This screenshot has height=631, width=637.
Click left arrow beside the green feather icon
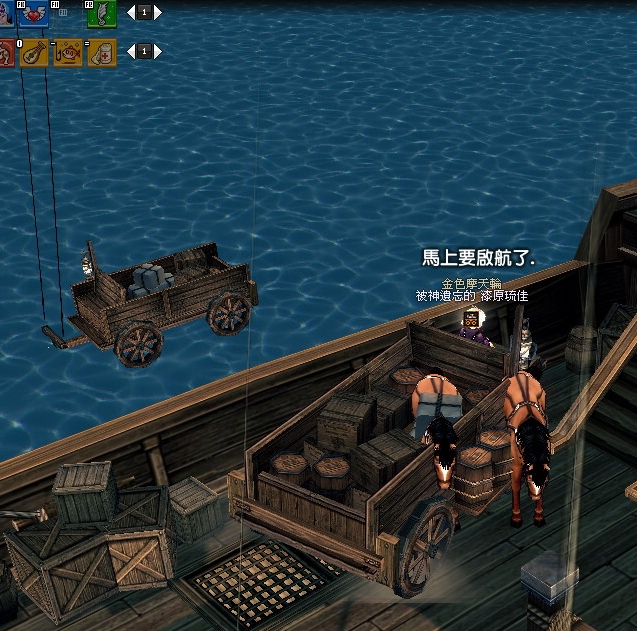(x=129, y=13)
